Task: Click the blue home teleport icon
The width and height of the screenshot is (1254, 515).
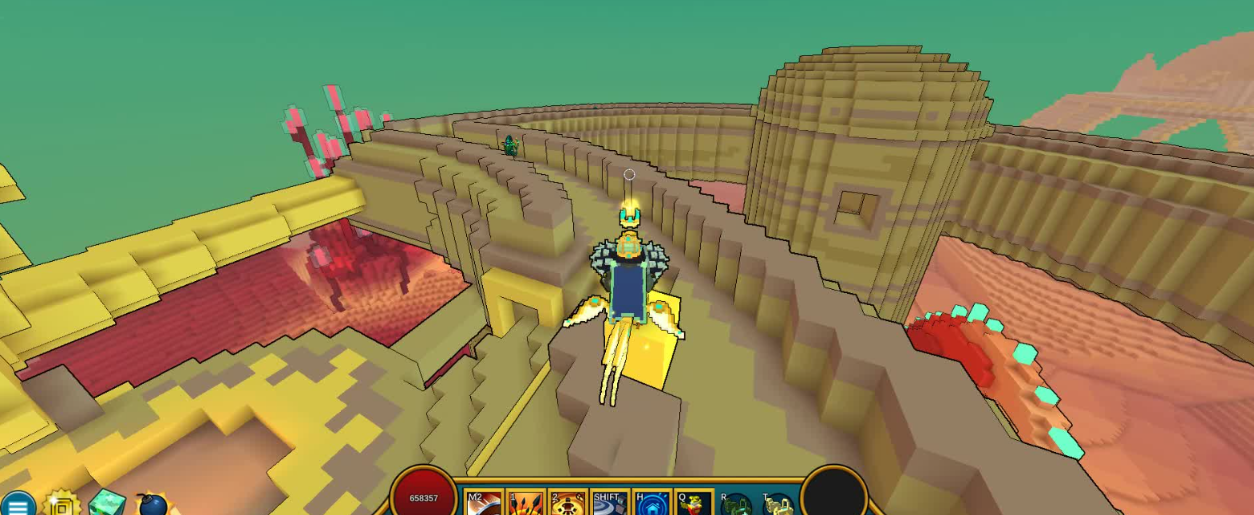Action: point(652,503)
